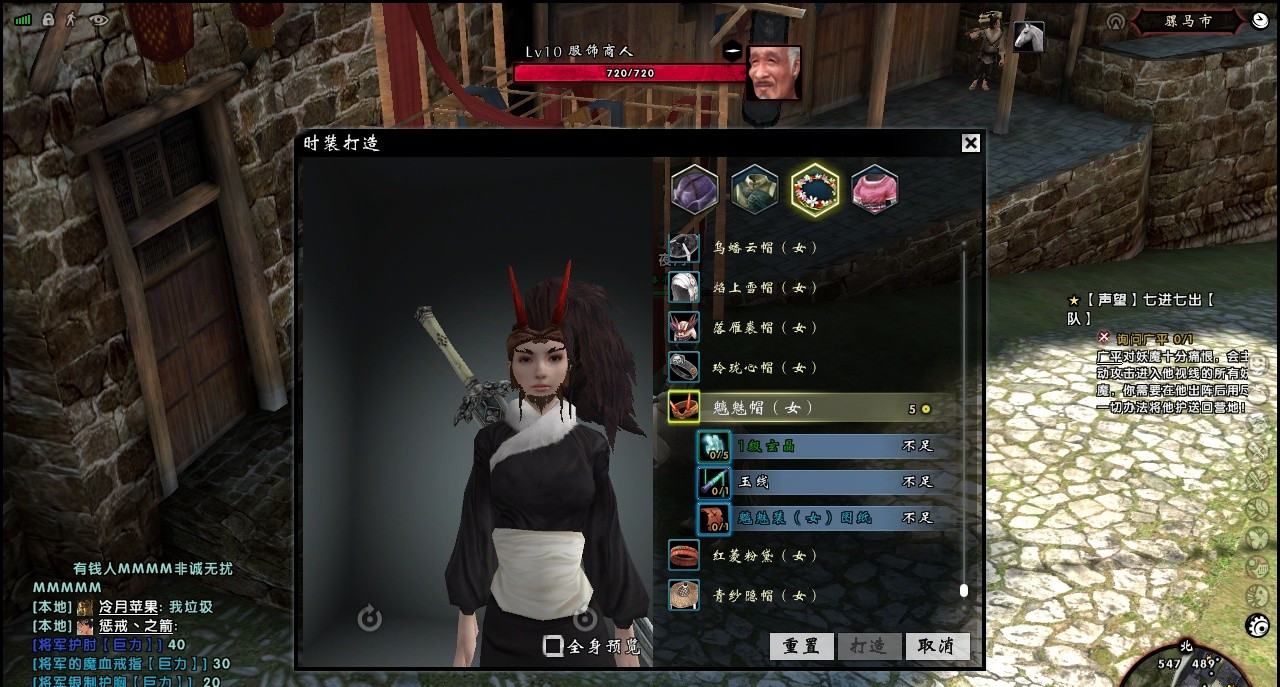Open the clock icon beside 骡马市

1259,20
